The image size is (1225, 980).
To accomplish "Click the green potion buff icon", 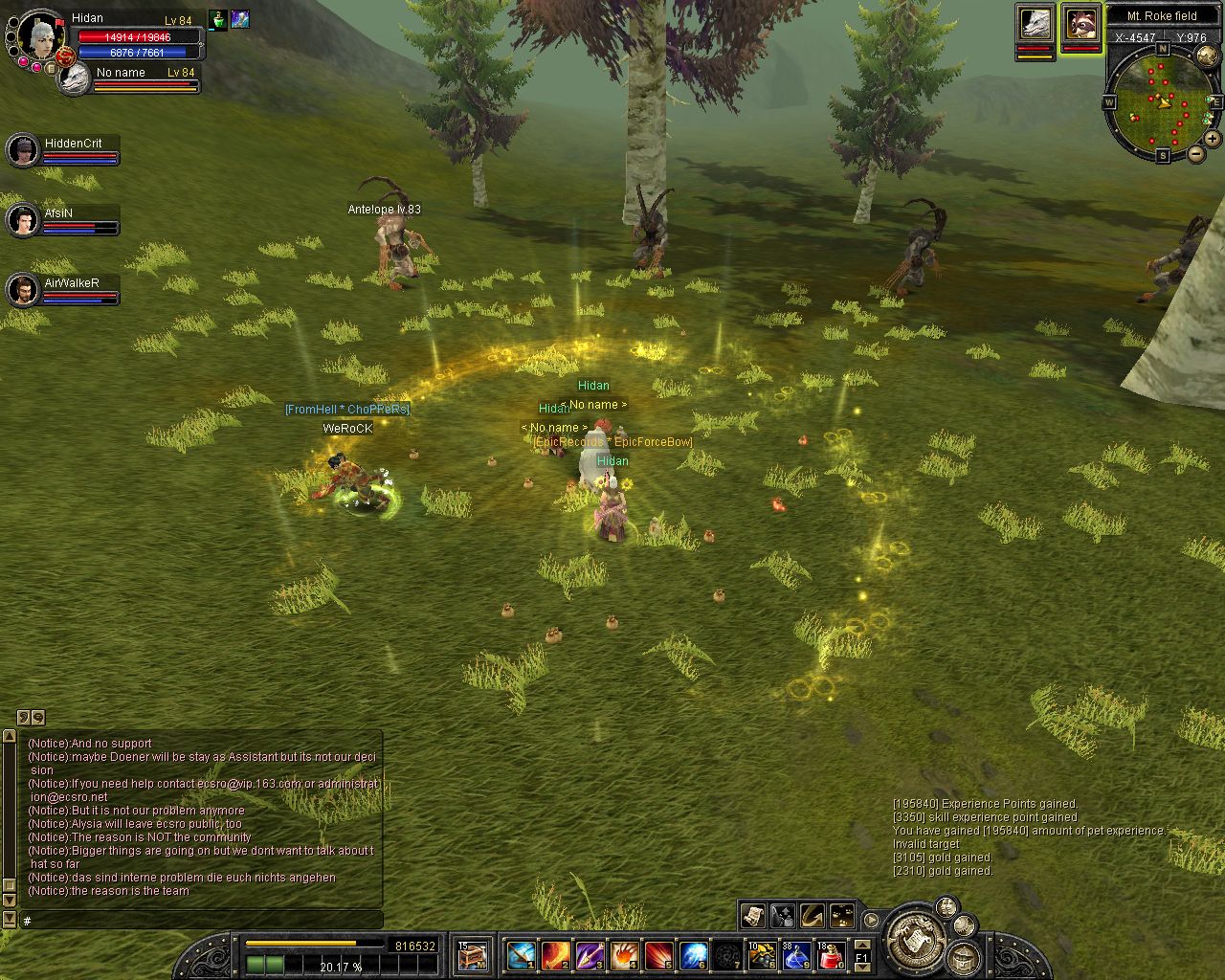I will [x=218, y=19].
